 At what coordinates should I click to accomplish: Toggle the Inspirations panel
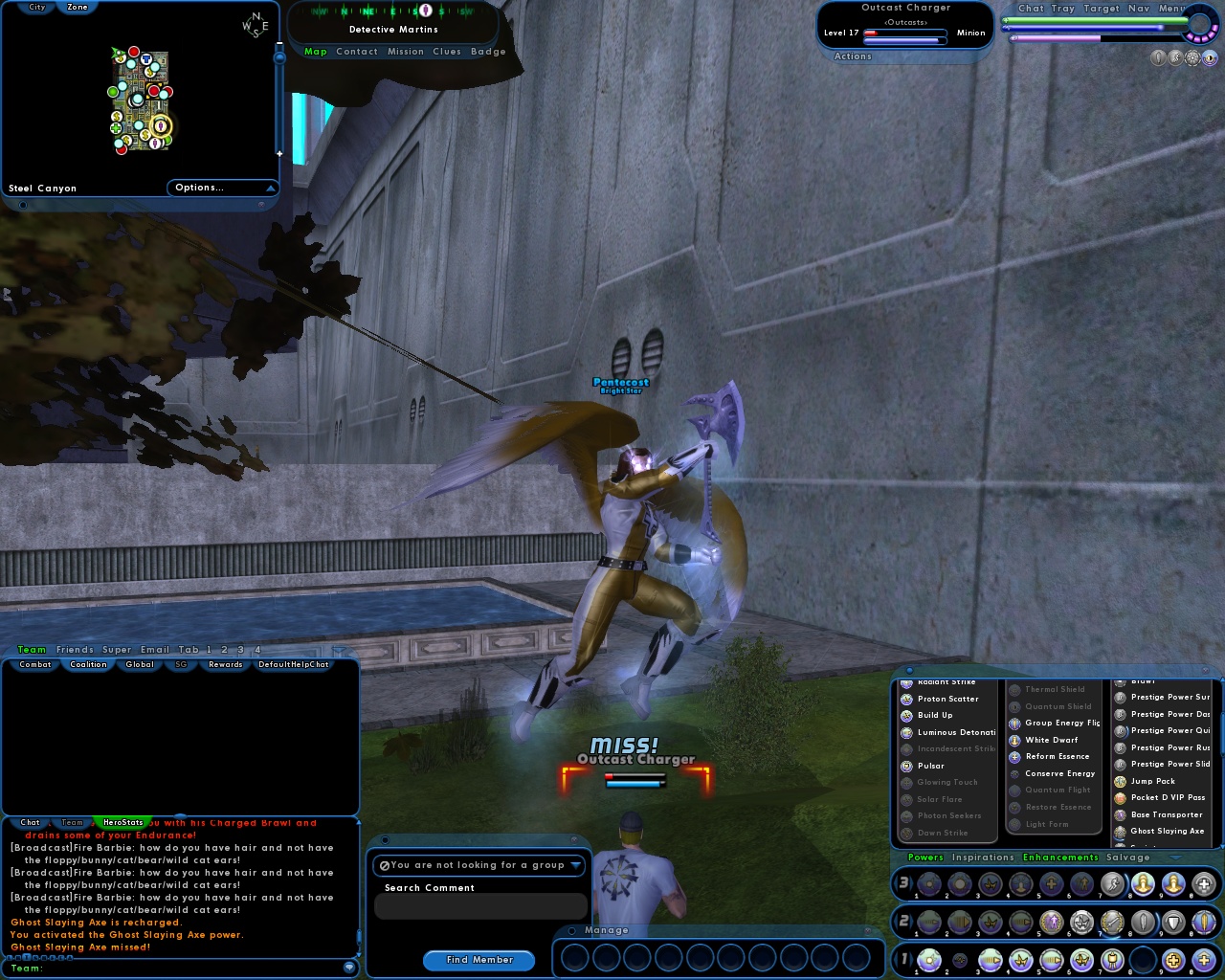pyautogui.click(x=983, y=857)
